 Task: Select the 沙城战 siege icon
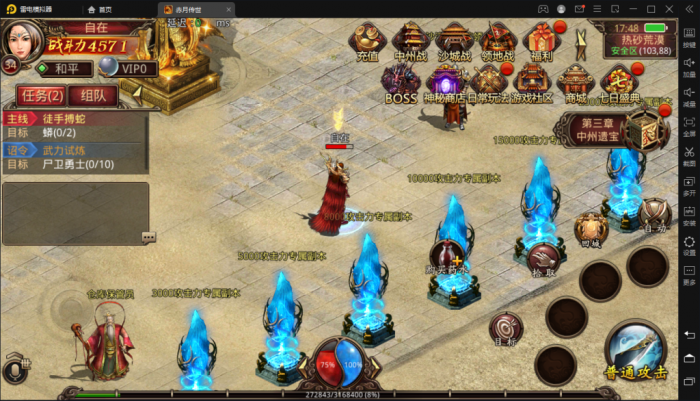click(x=452, y=42)
